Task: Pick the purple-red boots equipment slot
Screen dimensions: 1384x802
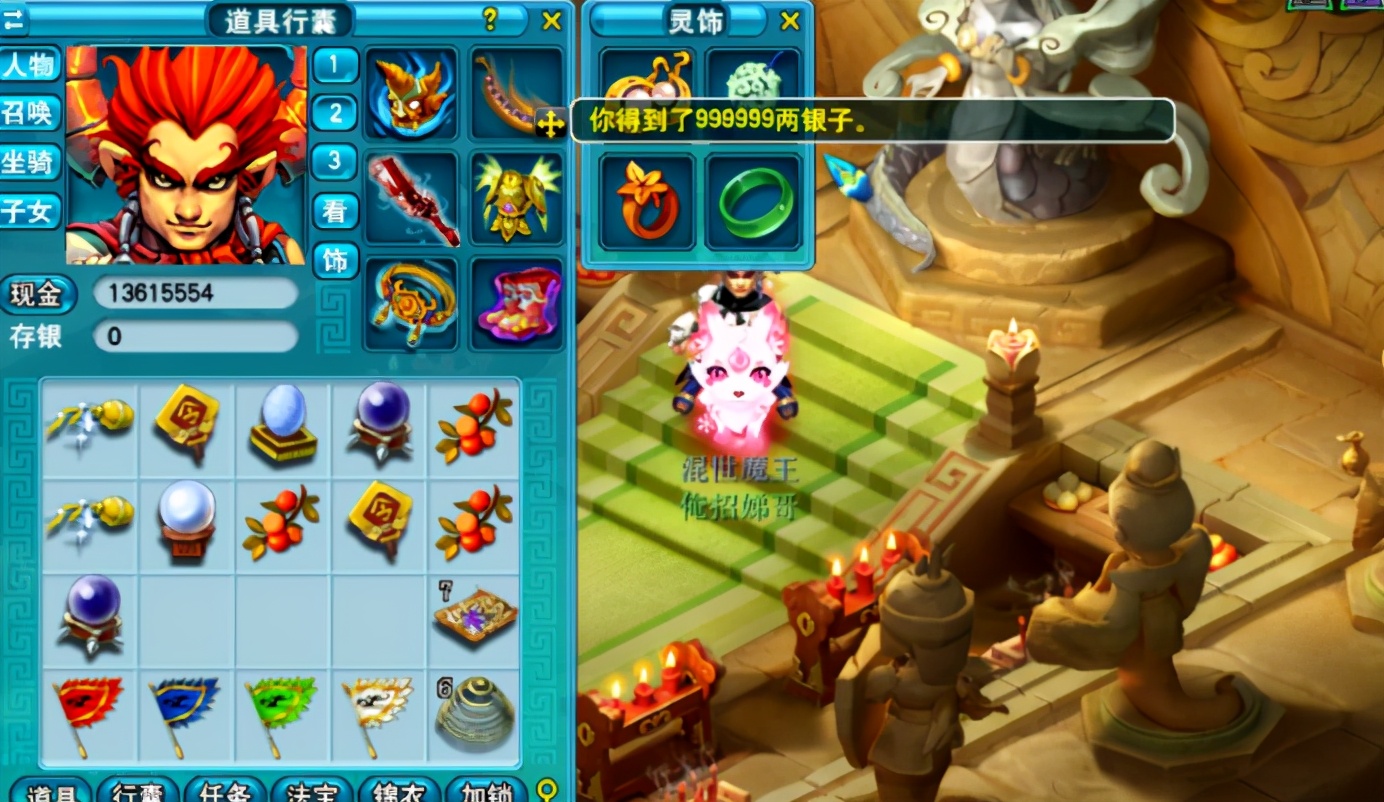Action: 516,304
